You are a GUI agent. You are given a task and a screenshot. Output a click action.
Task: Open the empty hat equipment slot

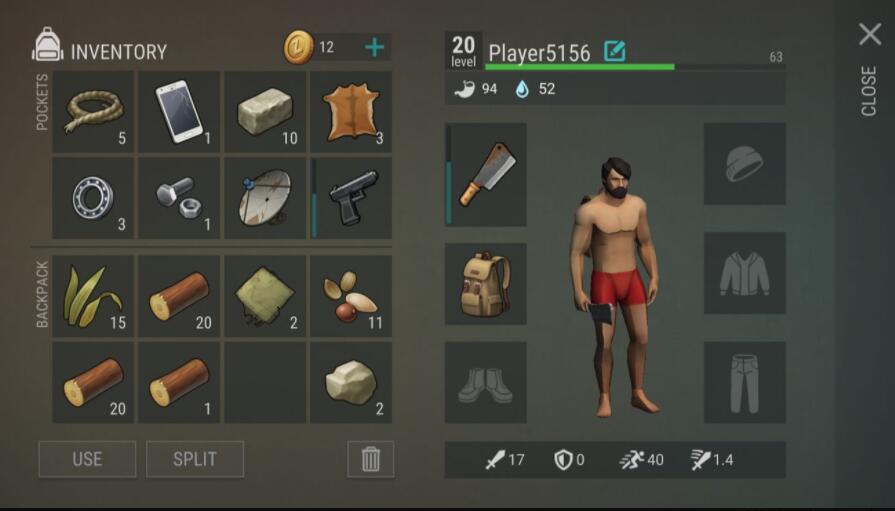(x=744, y=164)
